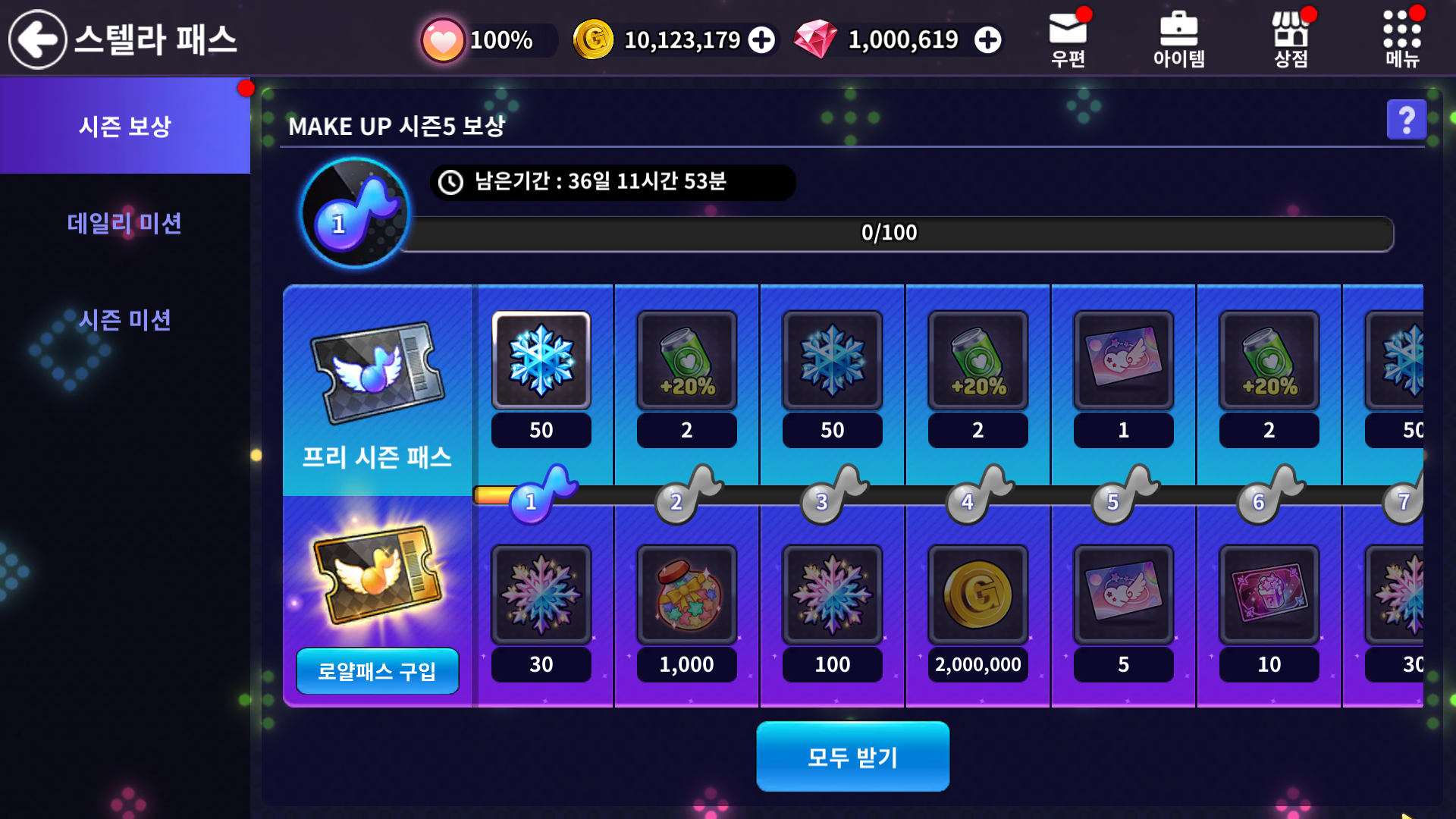Claim all rewards with 모두 받기
Viewport: 1456px width, 819px height.
coord(852,757)
